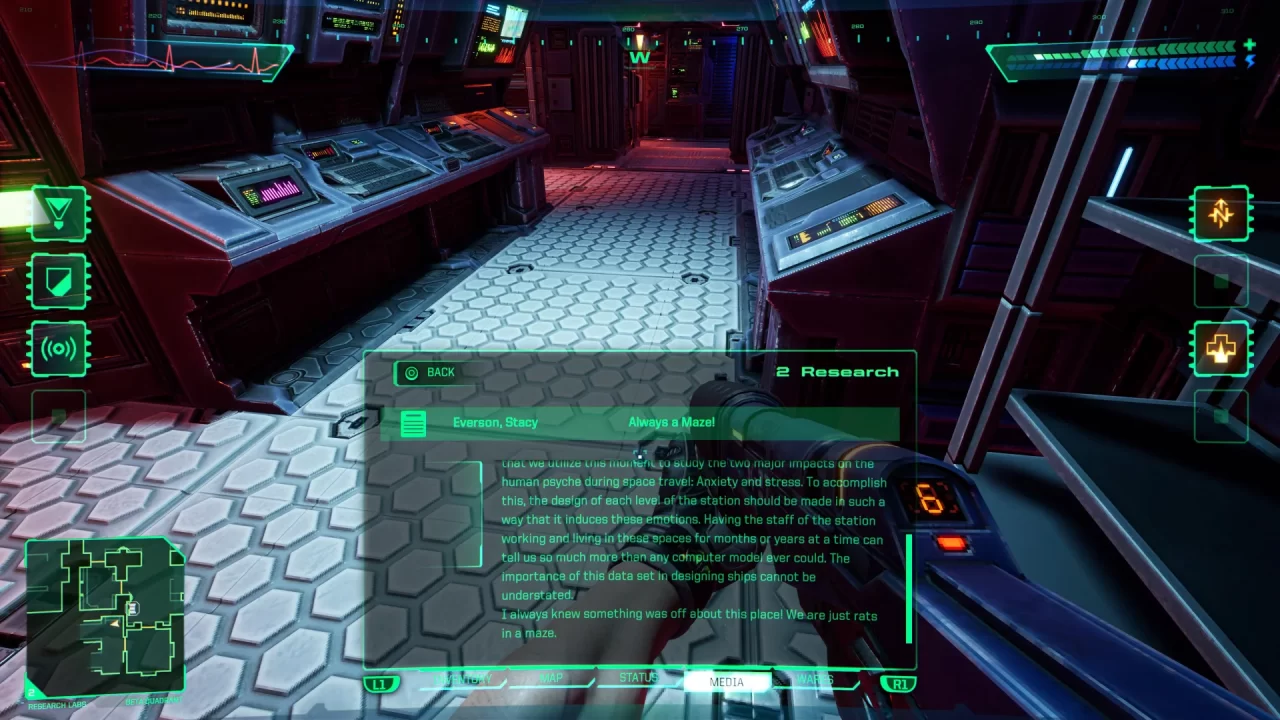1280x720 pixels.
Task: Toggle the compass navigation hardware icon
Action: tap(1221, 213)
